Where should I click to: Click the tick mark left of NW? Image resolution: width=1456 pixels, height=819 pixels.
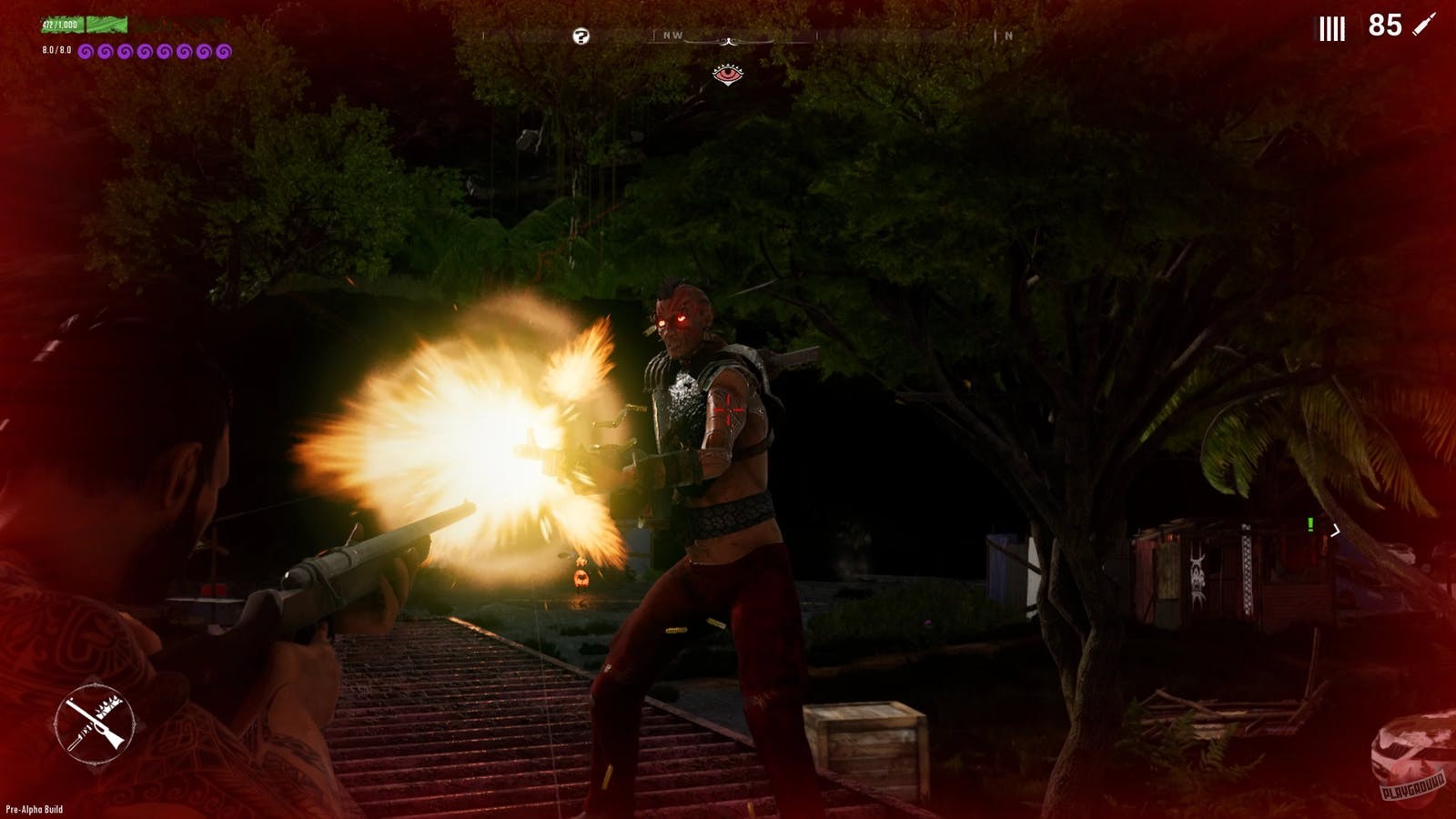tap(654, 34)
